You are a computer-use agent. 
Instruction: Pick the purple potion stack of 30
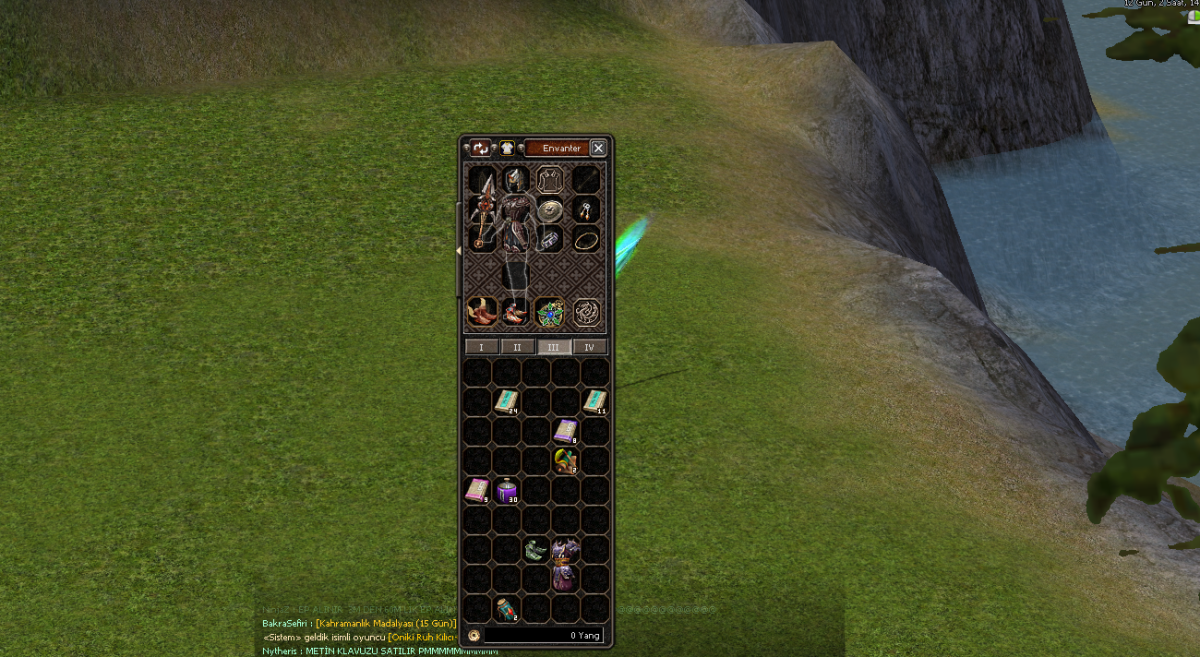508,491
